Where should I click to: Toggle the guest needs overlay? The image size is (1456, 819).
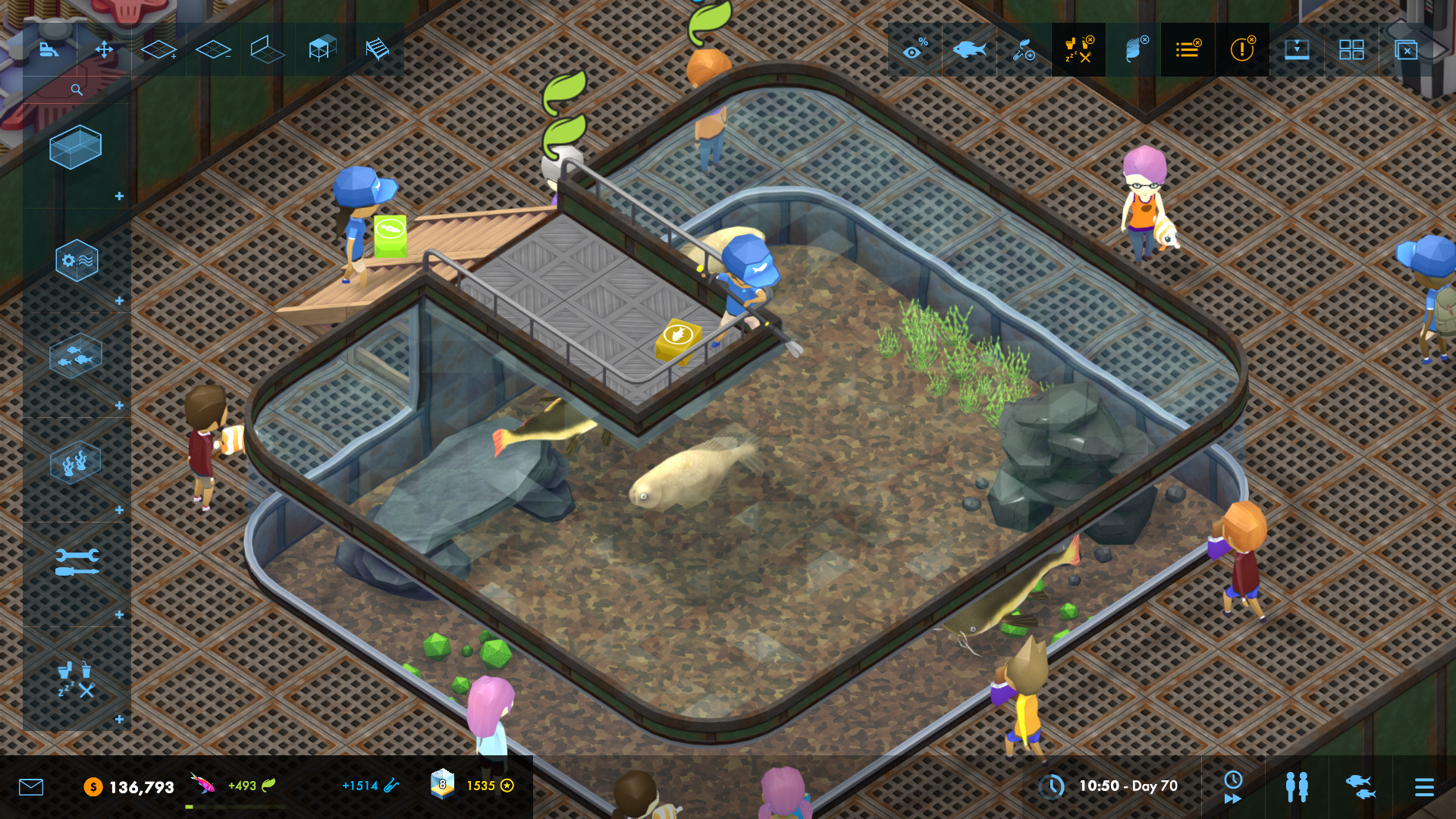tap(1078, 50)
